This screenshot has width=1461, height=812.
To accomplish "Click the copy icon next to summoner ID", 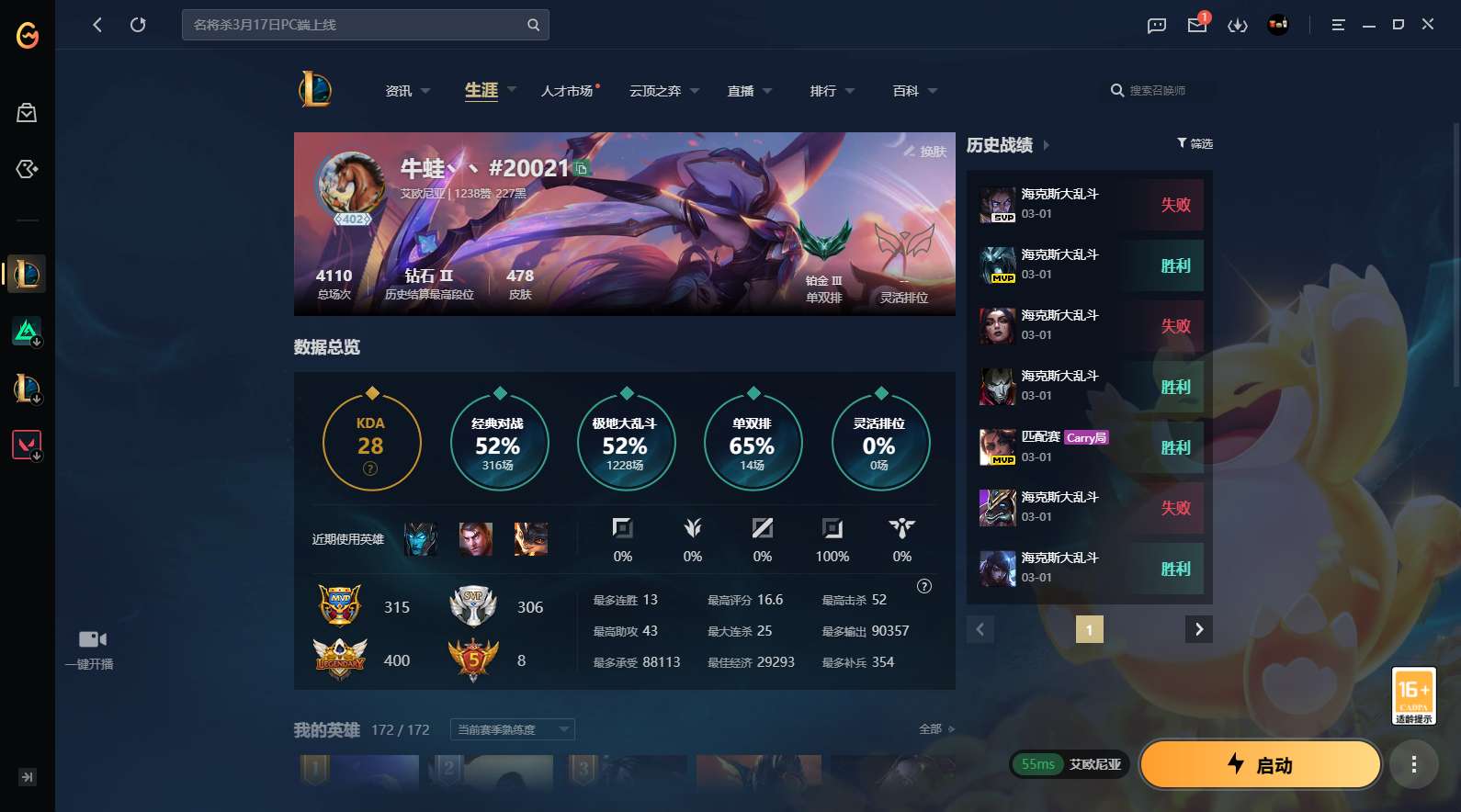I will (x=582, y=167).
